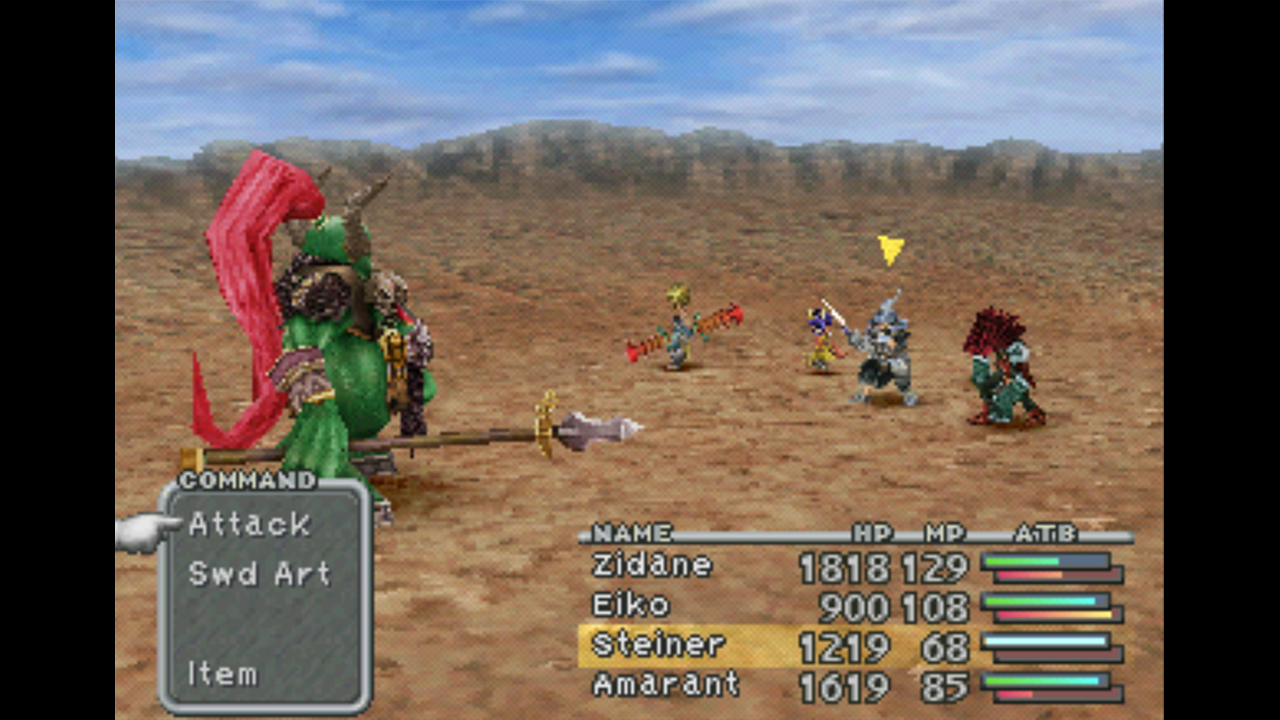This screenshot has height=720, width=1280.
Task: Choose the Attack command
Action: click(250, 524)
